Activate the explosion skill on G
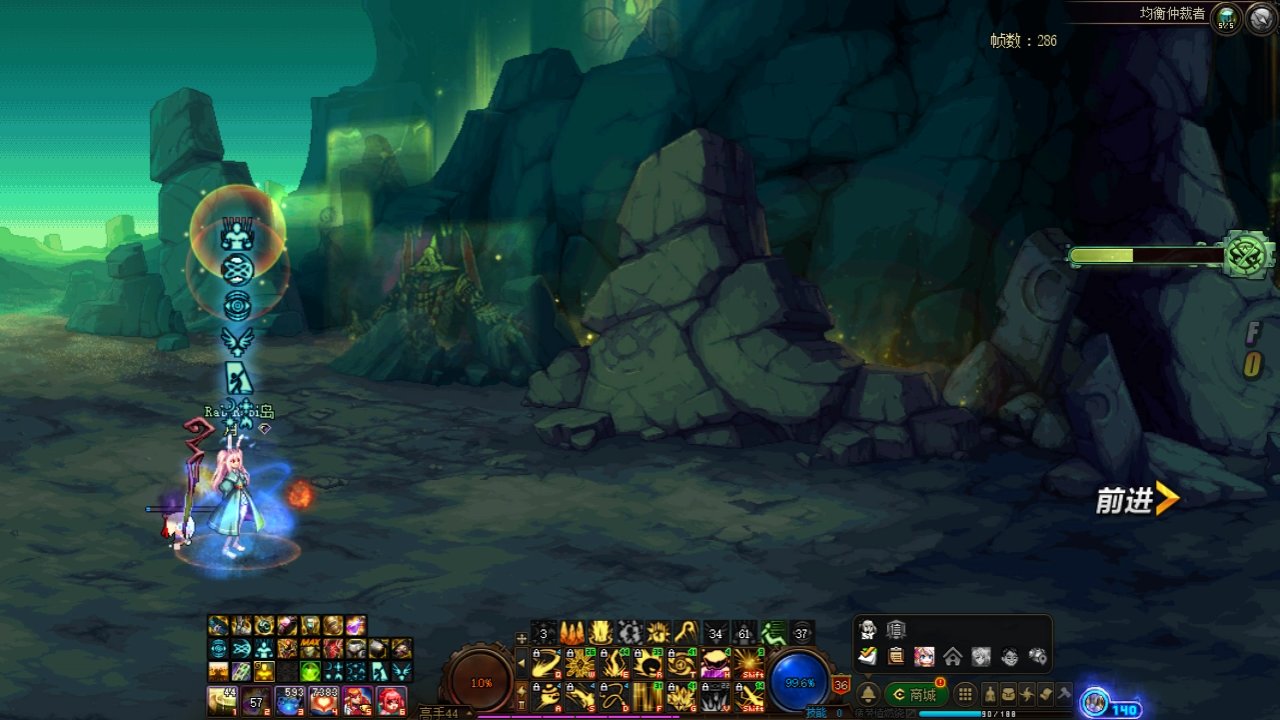1280x720 pixels. pos(681,695)
